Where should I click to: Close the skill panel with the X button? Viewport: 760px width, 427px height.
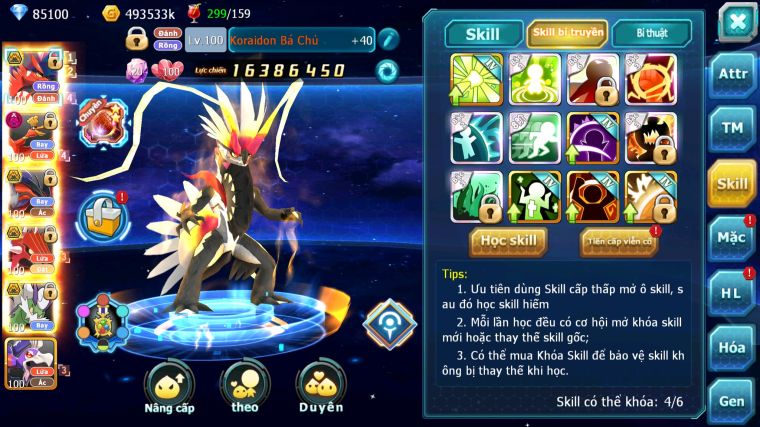point(737,22)
